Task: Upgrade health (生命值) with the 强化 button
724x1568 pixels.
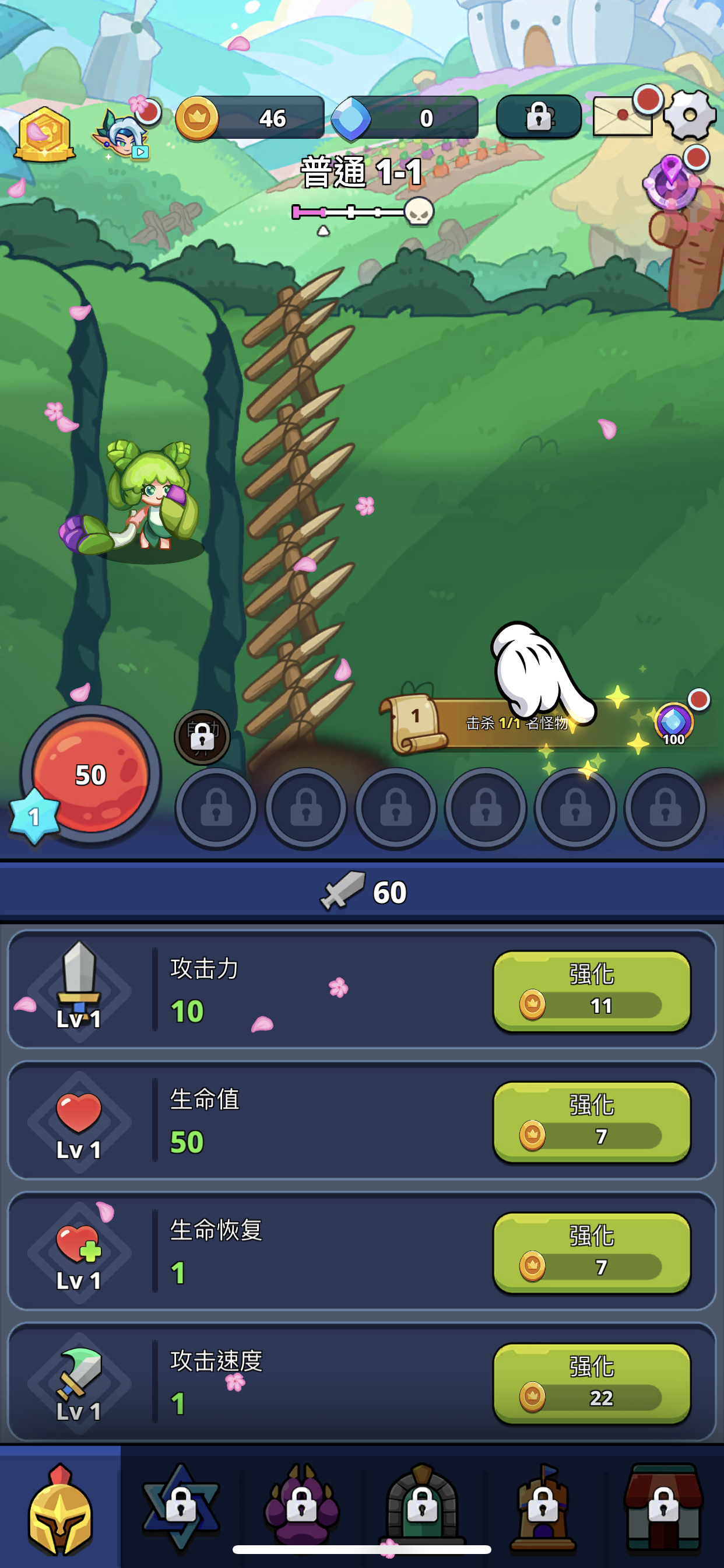Action: [591, 1122]
